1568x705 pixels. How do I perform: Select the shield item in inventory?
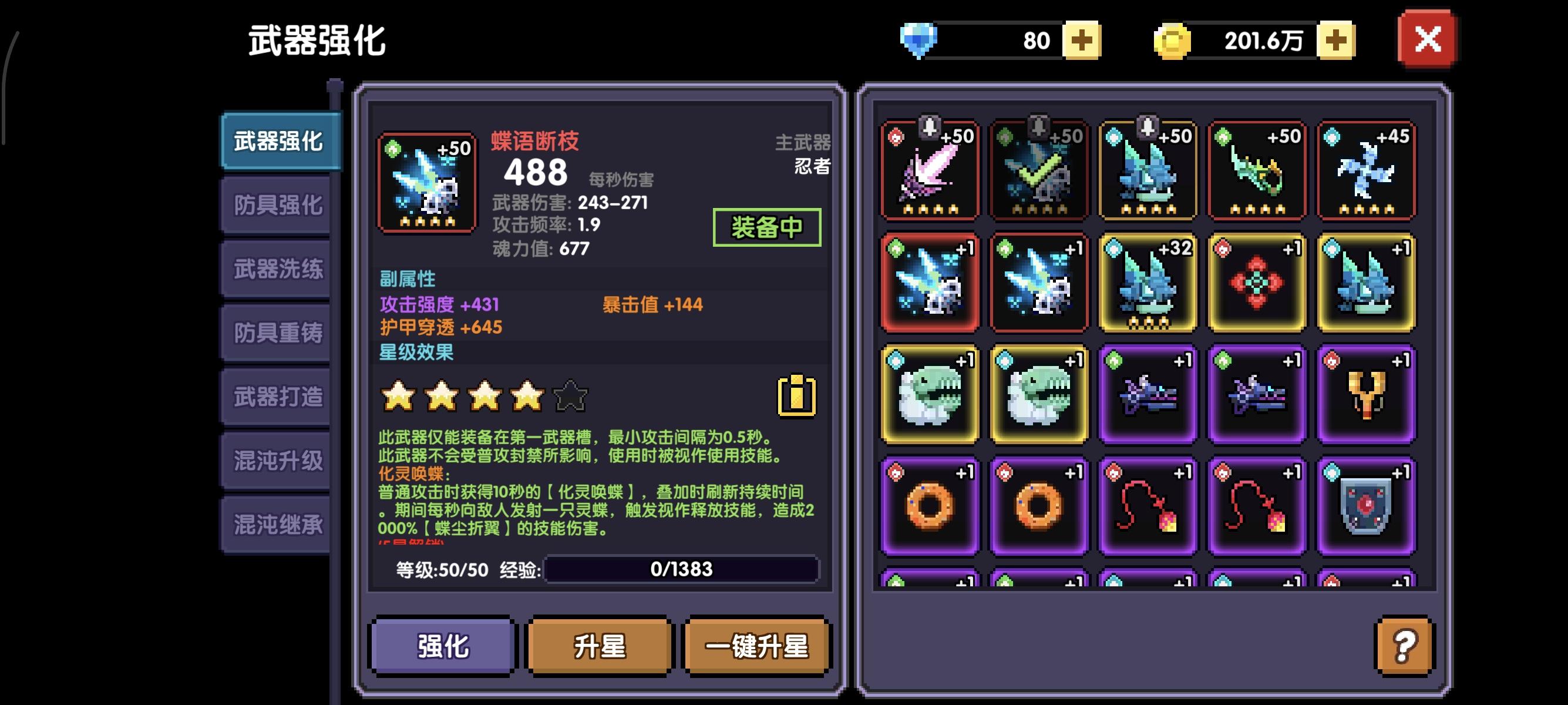pyautogui.click(x=1366, y=504)
